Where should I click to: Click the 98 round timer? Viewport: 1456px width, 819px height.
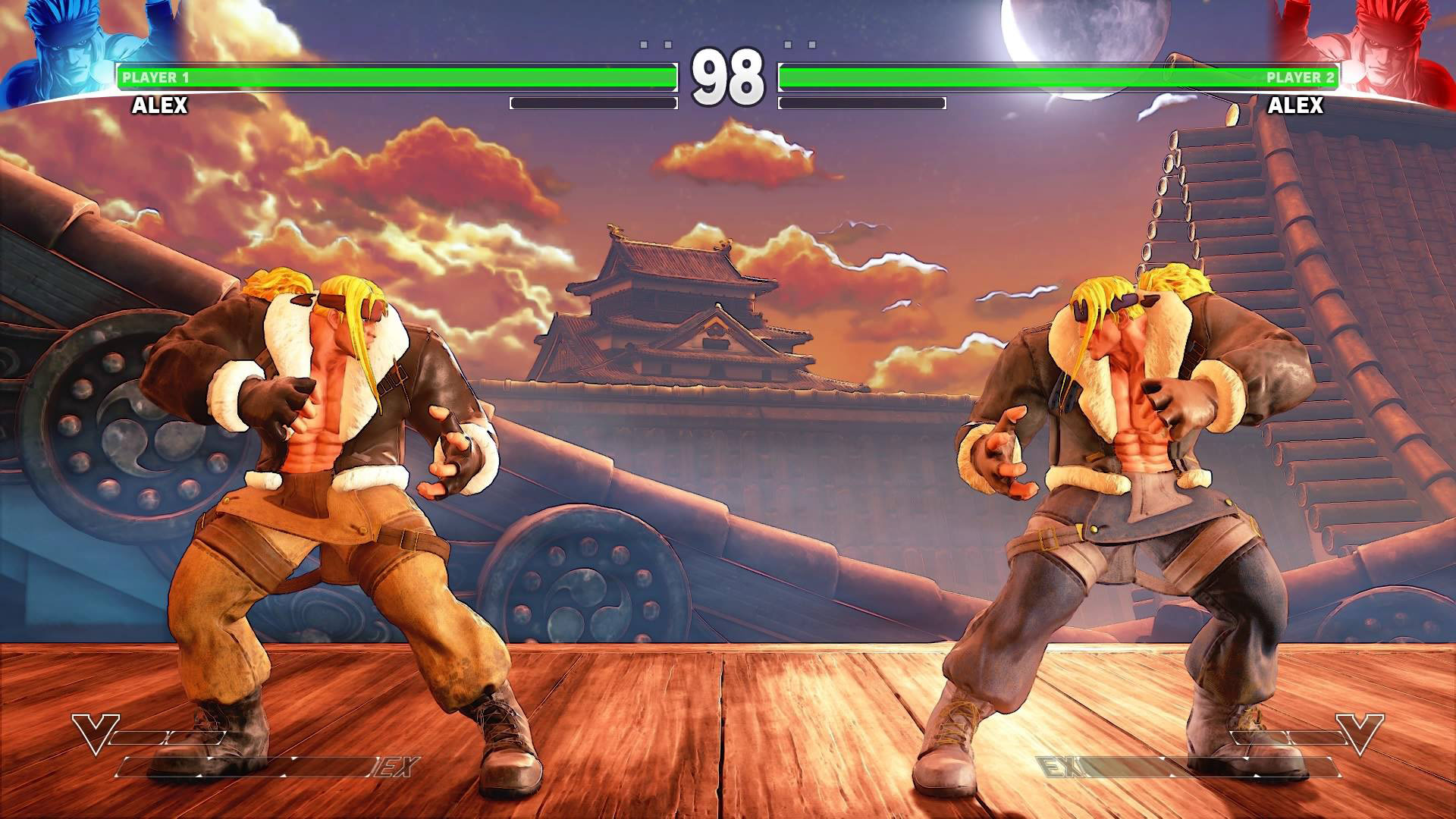(728, 76)
